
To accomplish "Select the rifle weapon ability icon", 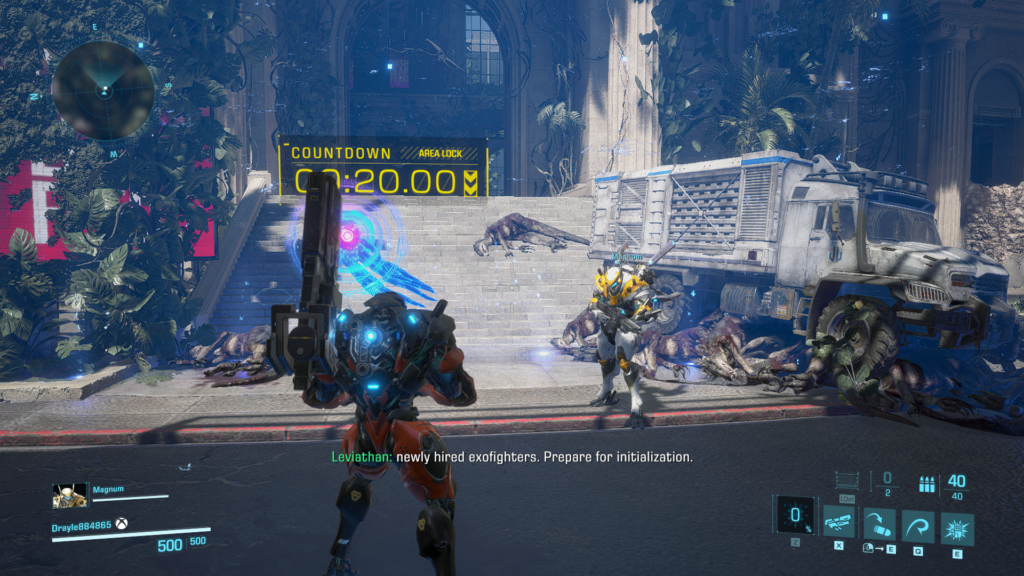I will coord(838,522).
